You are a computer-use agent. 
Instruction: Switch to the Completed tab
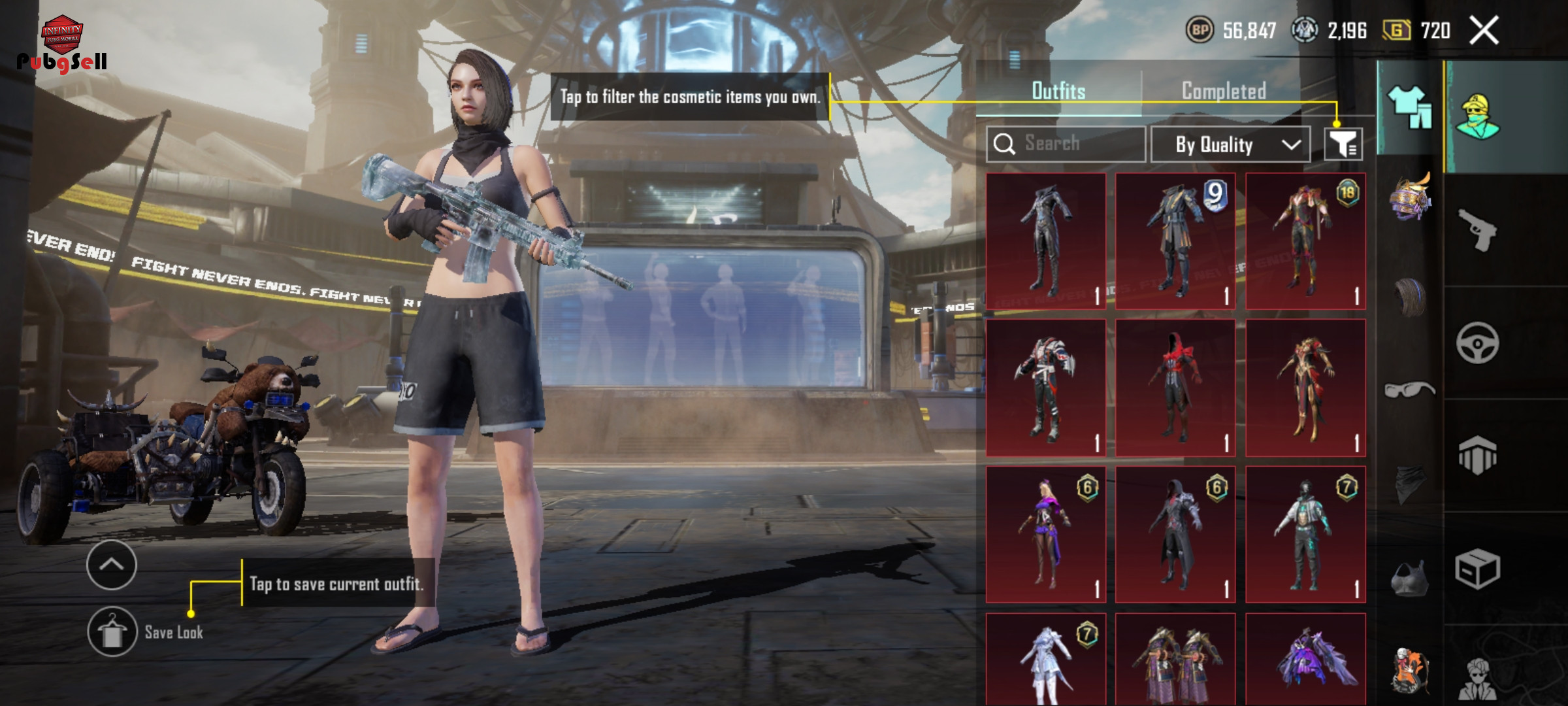1224,91
